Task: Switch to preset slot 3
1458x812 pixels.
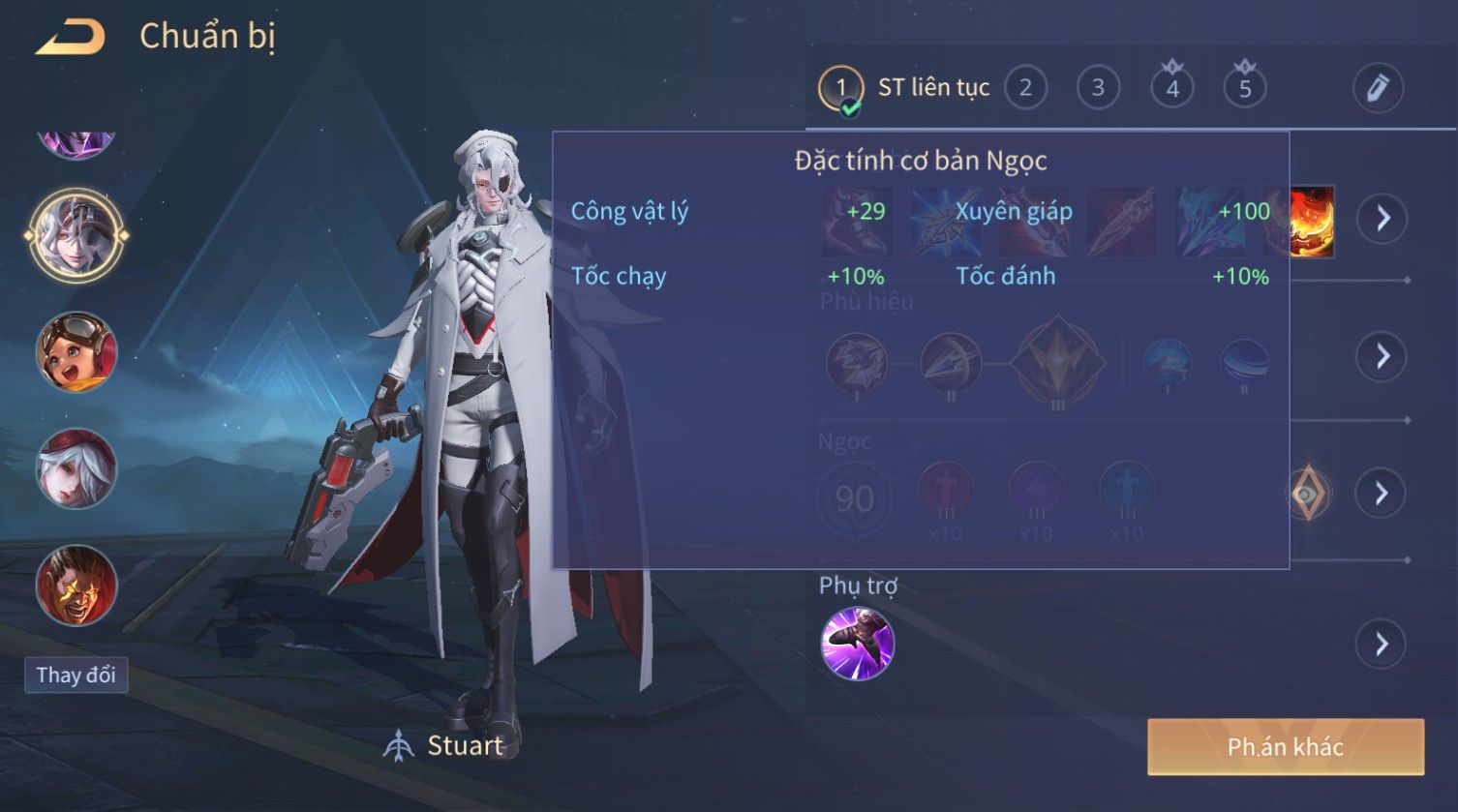Action: point(1098,88)
